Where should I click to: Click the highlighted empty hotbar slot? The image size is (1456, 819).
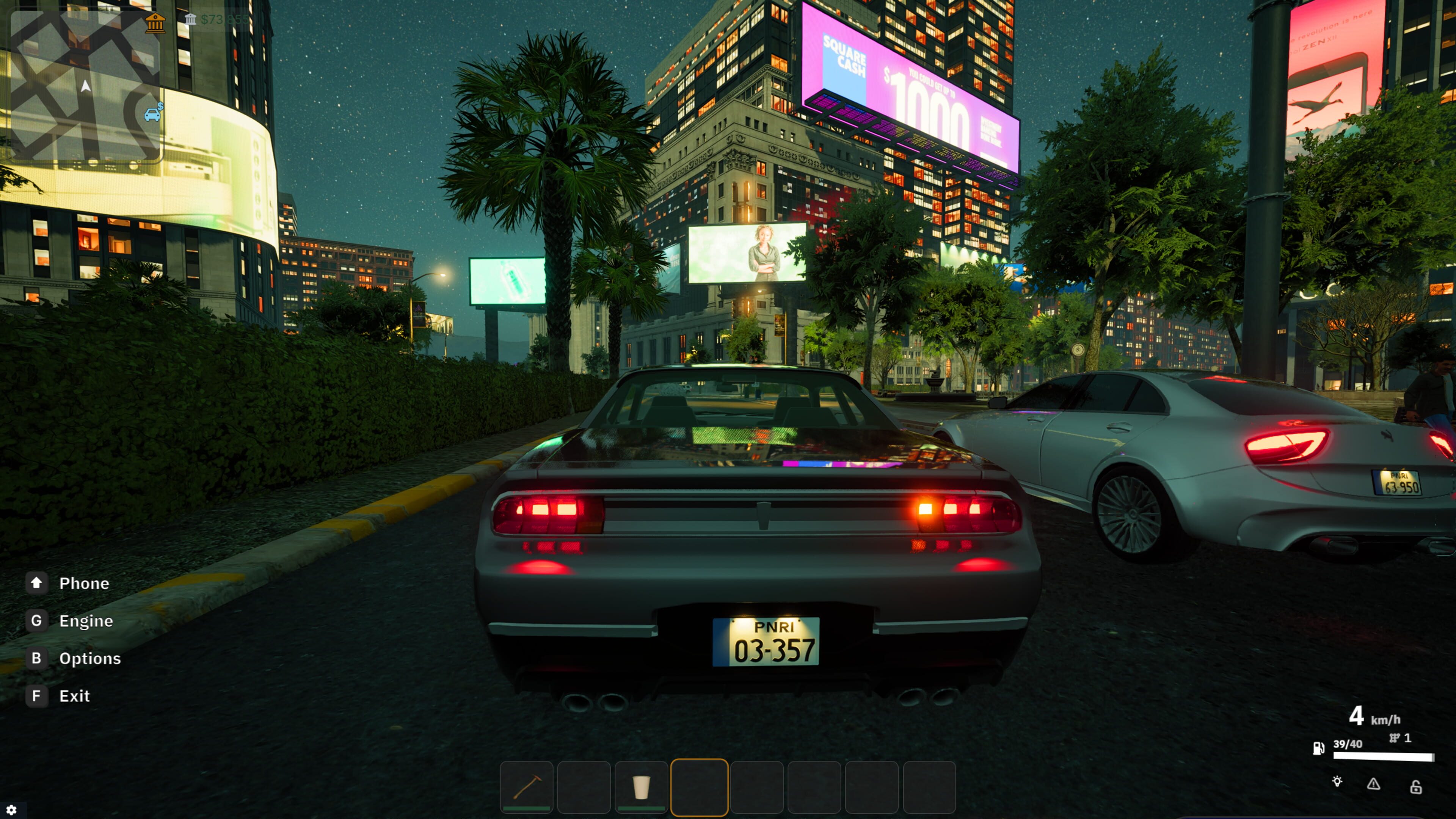pyautogui.click(x=699, y=787)
